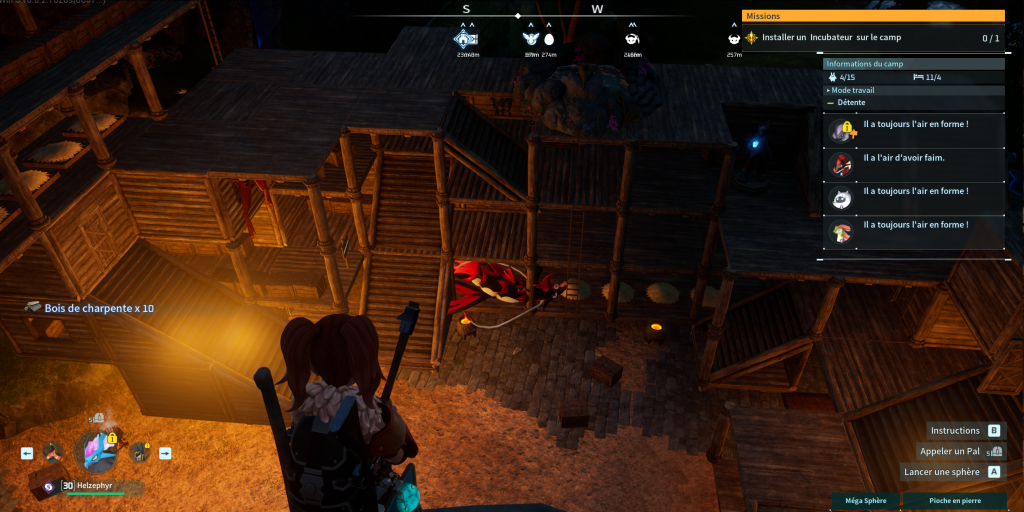The image size is (1024, 512).
Task: Click the winged emblem compass marker
Action: (x=530, y=39)
